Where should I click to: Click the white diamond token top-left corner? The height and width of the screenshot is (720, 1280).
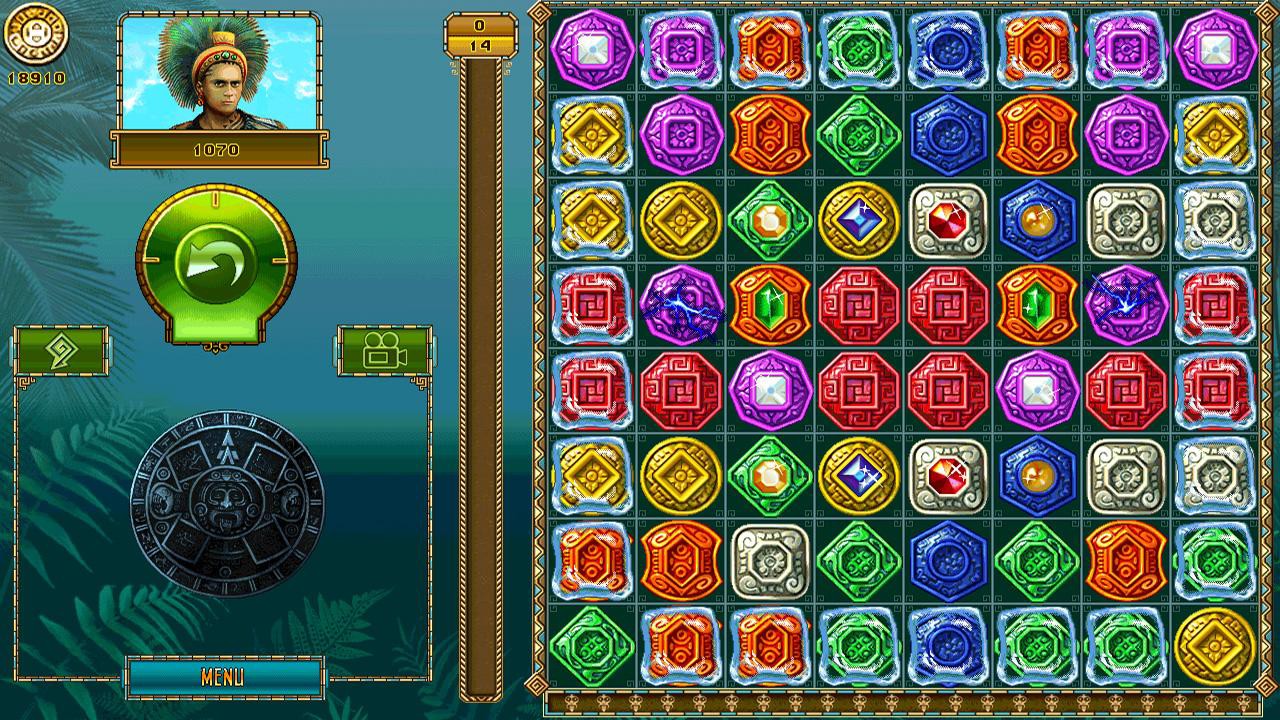592,48
